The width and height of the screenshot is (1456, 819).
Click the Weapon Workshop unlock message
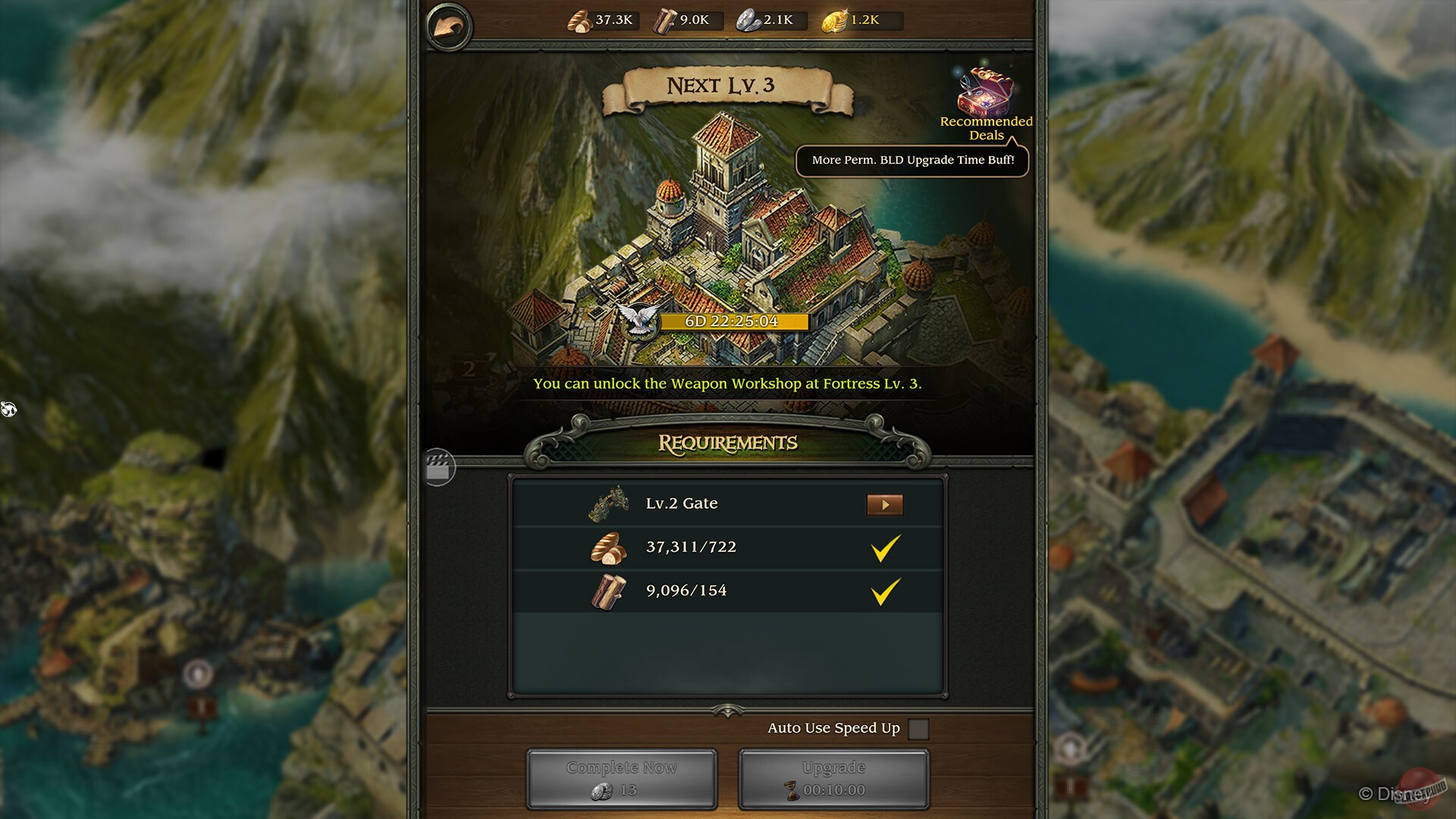point(726,384)
